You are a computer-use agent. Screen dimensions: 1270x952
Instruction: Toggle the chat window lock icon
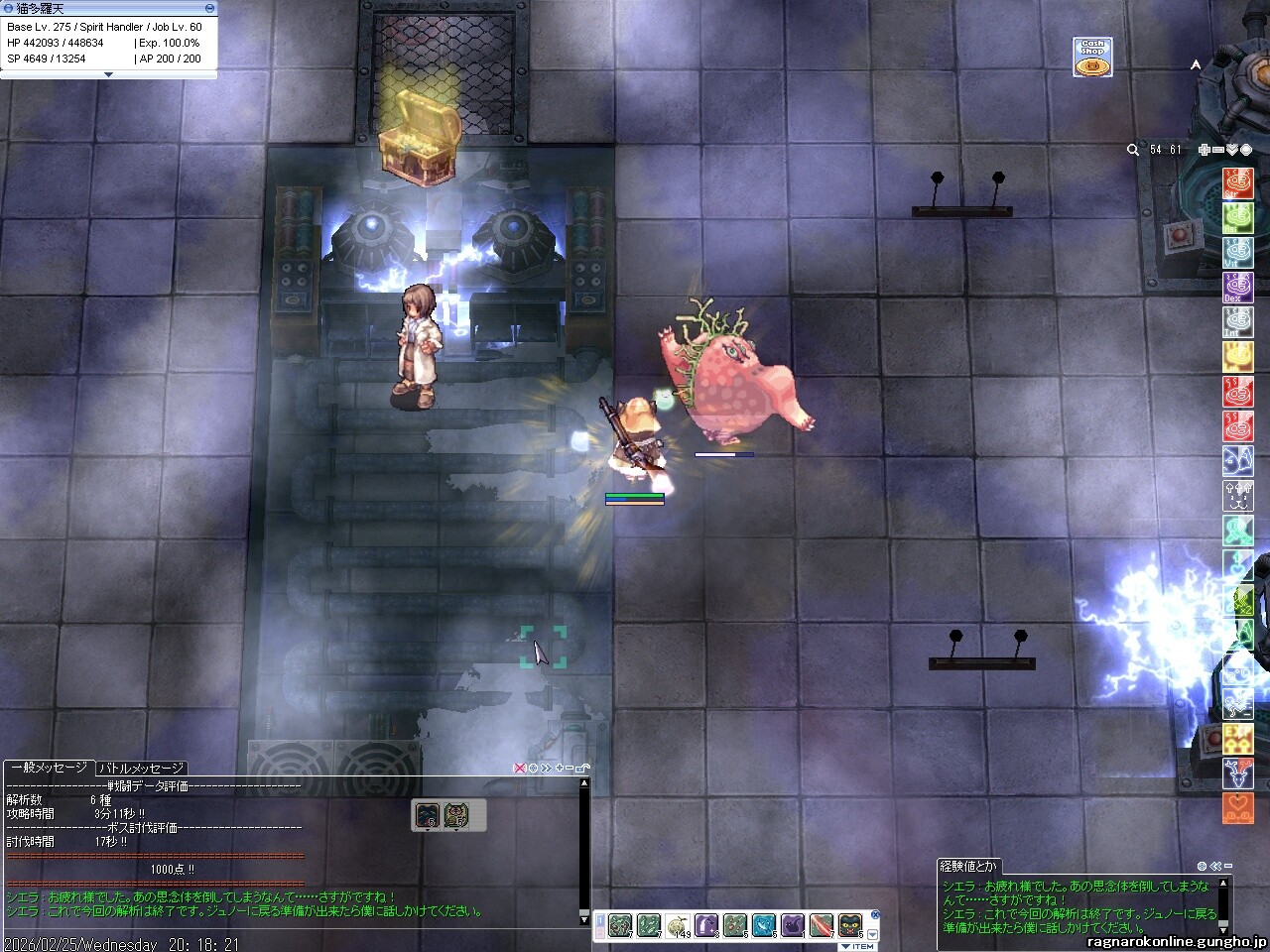pos(582,768)
